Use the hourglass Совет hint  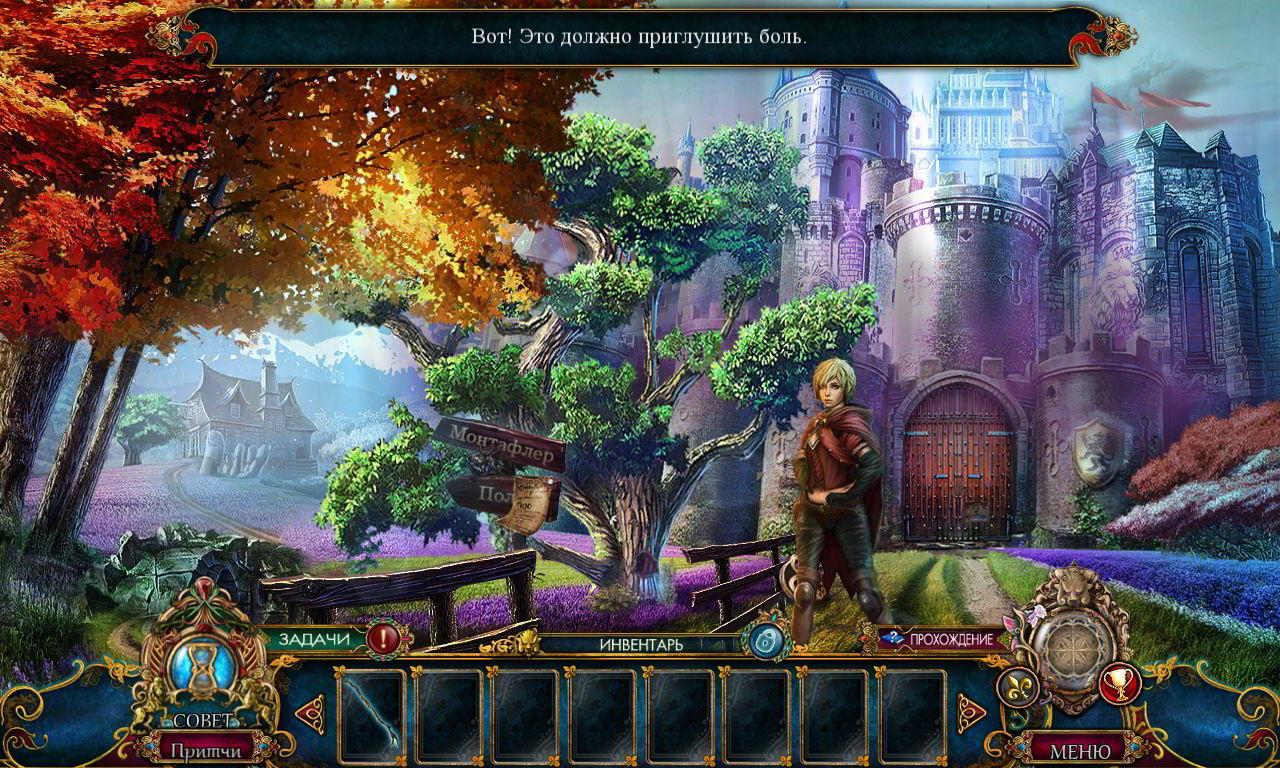[201, 670]
